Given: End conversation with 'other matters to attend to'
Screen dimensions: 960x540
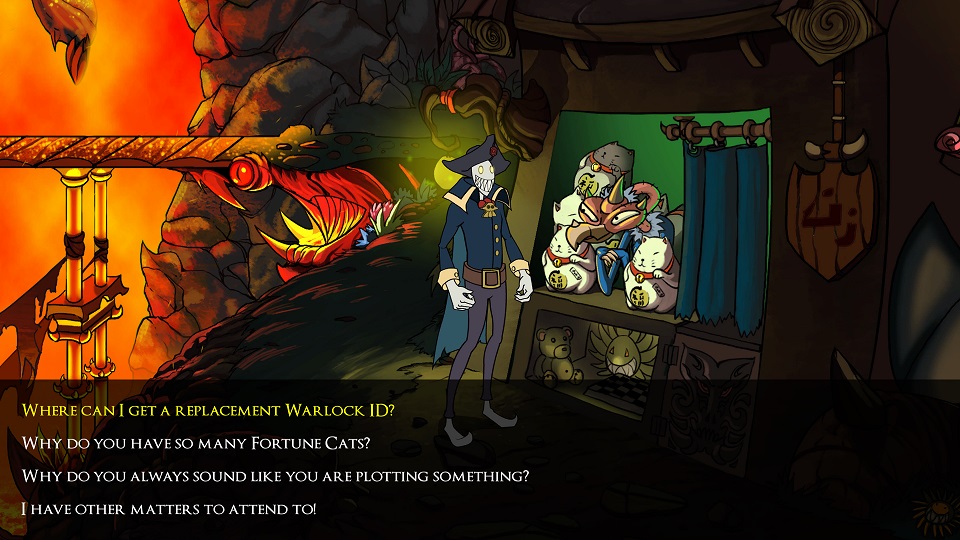Looking at the screenshot, I should coord(169,509).
